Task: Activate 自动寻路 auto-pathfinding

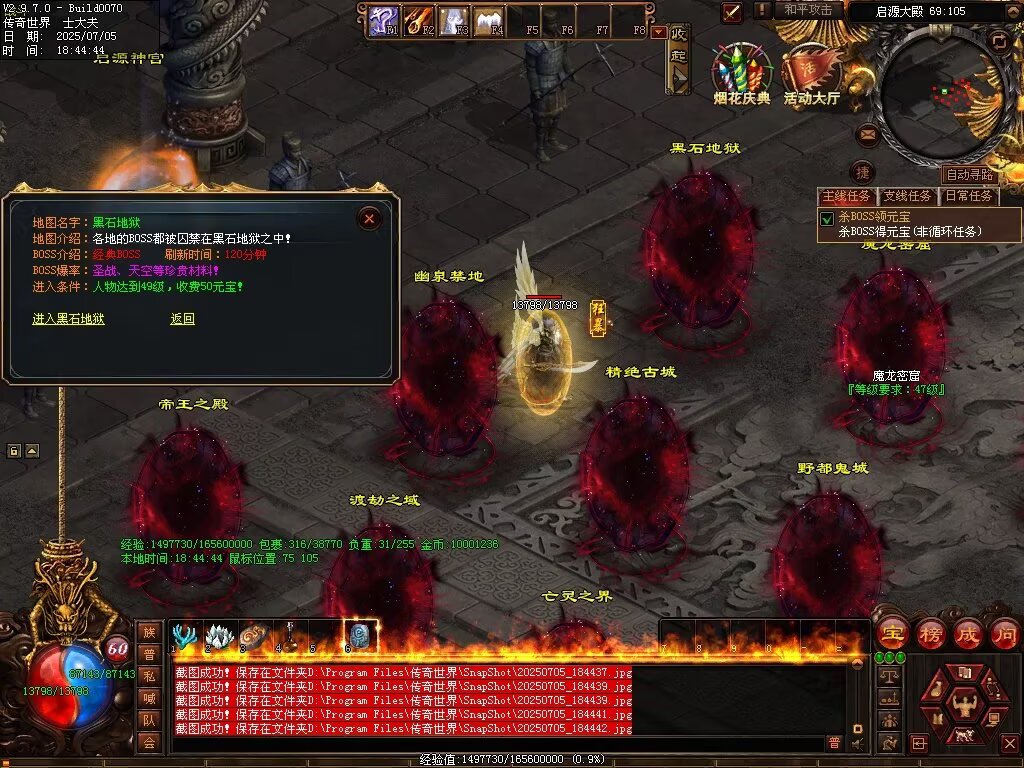Action: pyautogui.click(x=969, y=175)
